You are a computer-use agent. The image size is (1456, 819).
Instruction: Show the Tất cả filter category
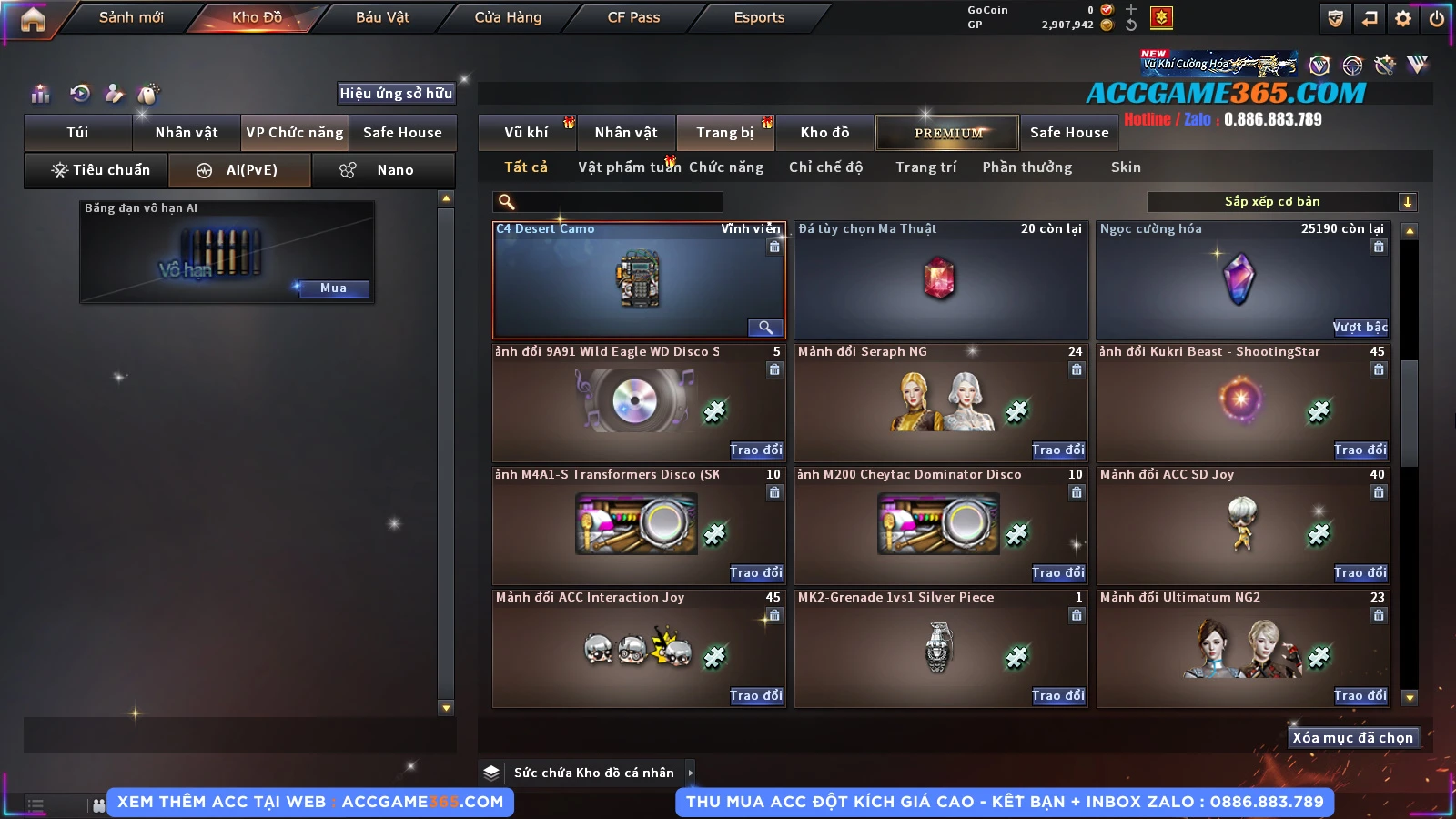tap(526, 167)
